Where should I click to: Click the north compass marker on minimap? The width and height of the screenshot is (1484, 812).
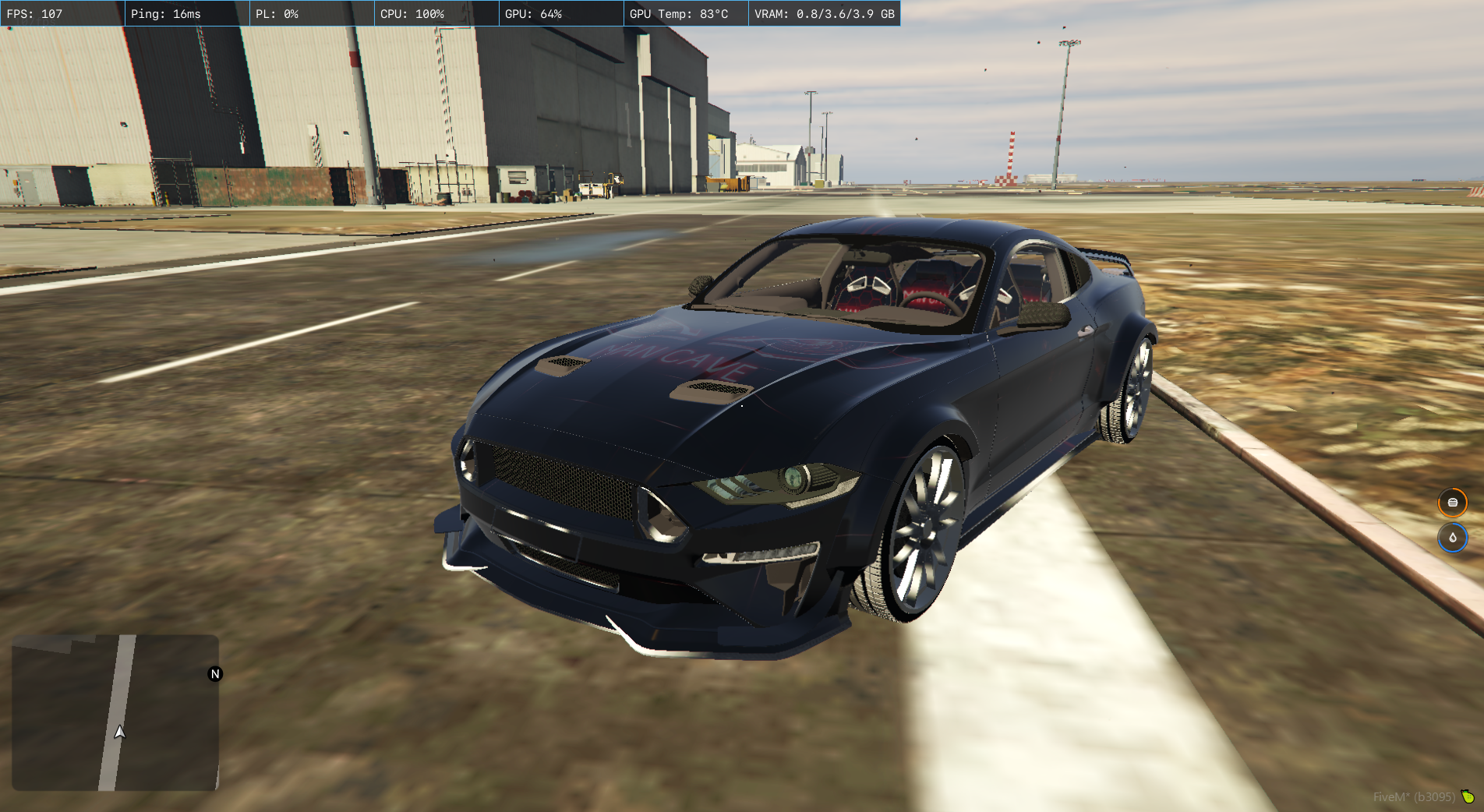(215, 674)
